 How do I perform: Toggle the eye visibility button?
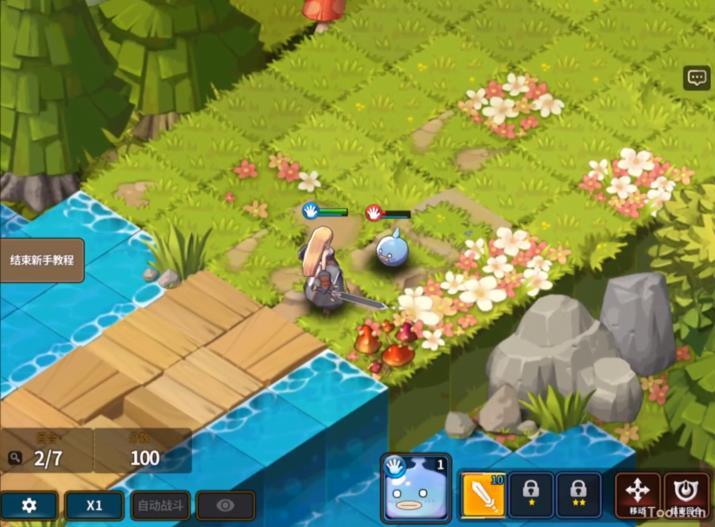pyautogui.click(x=225, y=505)
